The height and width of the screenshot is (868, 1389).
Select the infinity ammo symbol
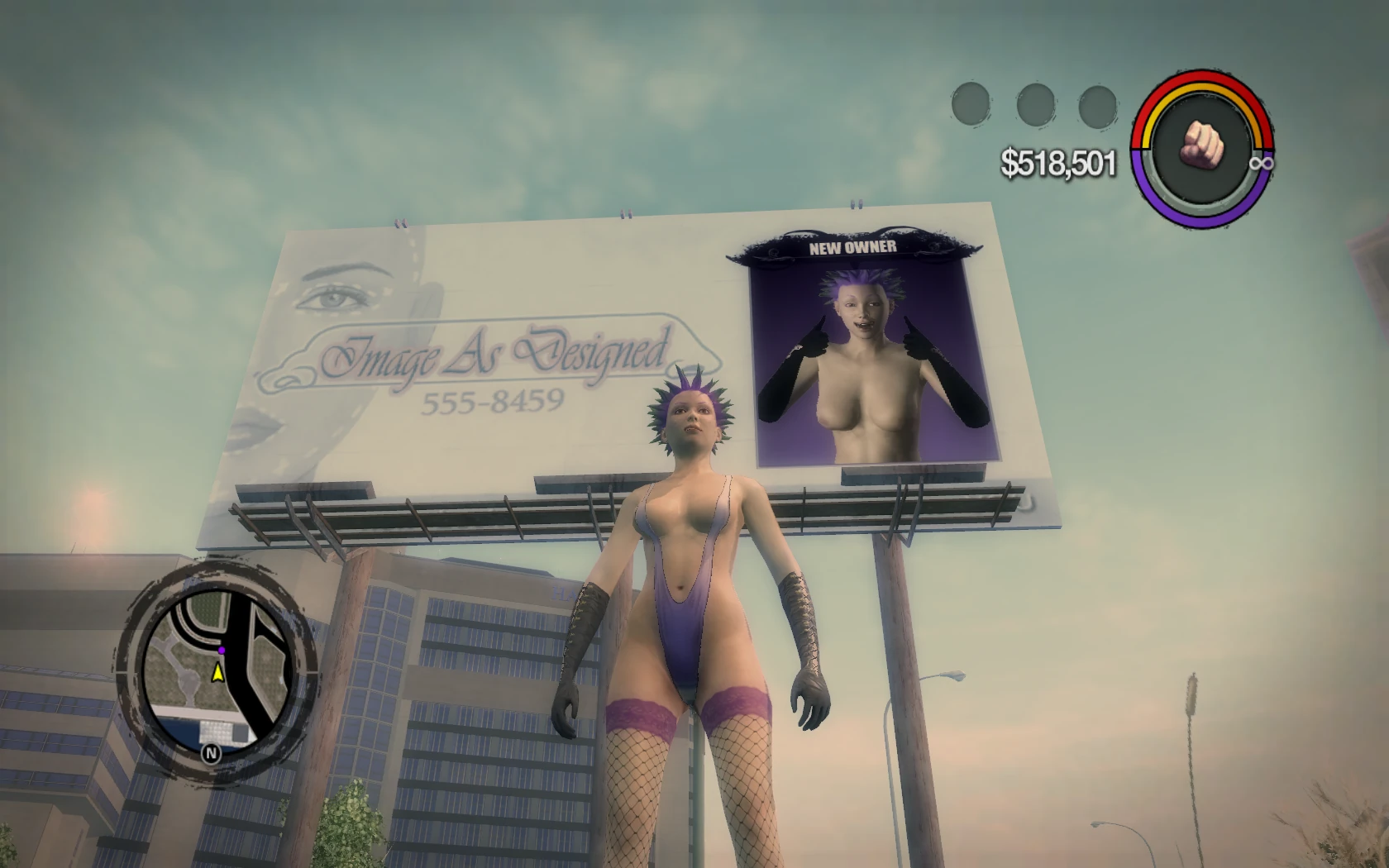pos(1260,164)
